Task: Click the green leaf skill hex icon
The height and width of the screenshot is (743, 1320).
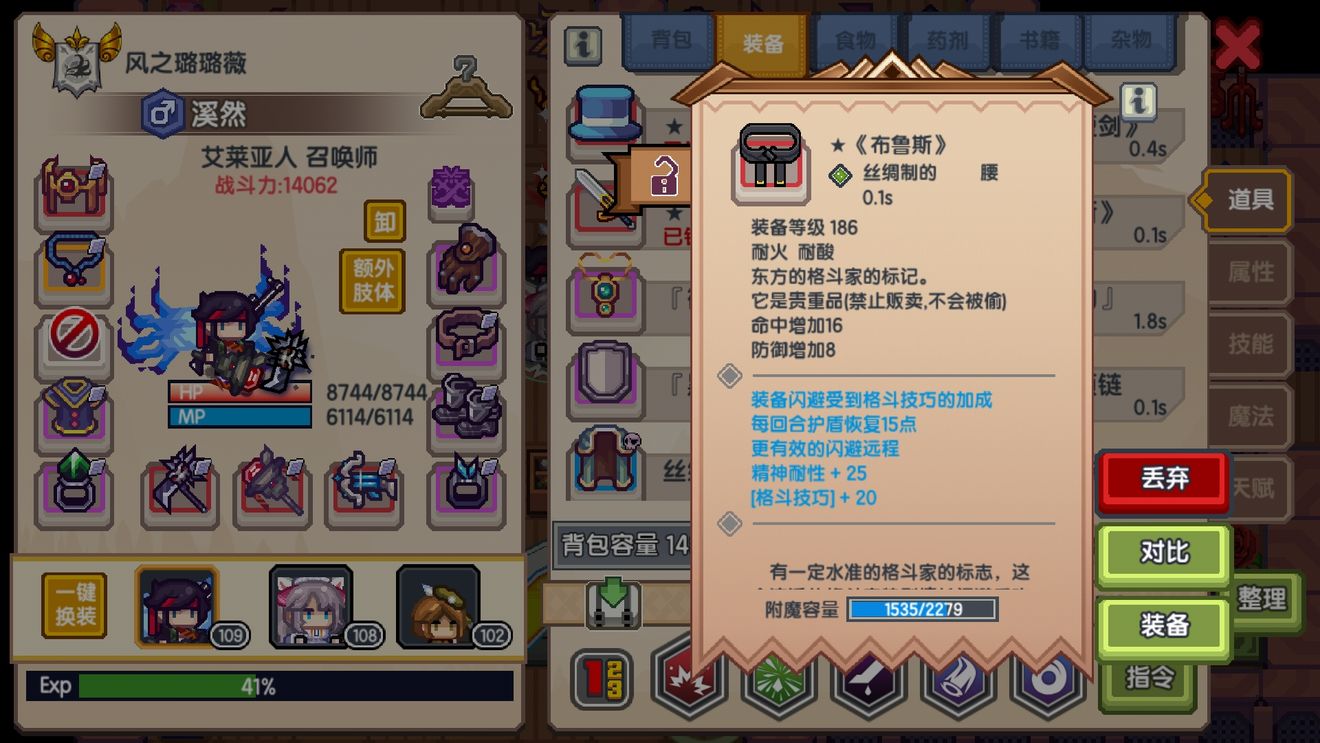Action: (778, 679)
